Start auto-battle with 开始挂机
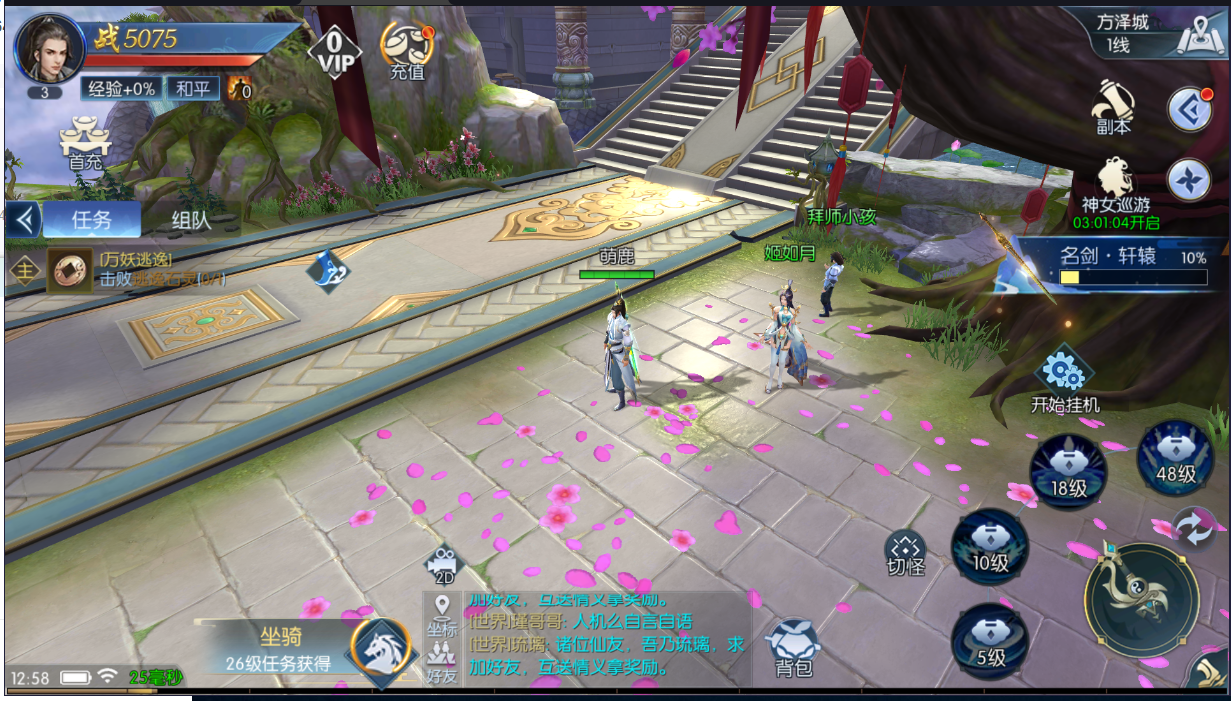Viewport: 1231px width, 701px height. [1065, 380]
